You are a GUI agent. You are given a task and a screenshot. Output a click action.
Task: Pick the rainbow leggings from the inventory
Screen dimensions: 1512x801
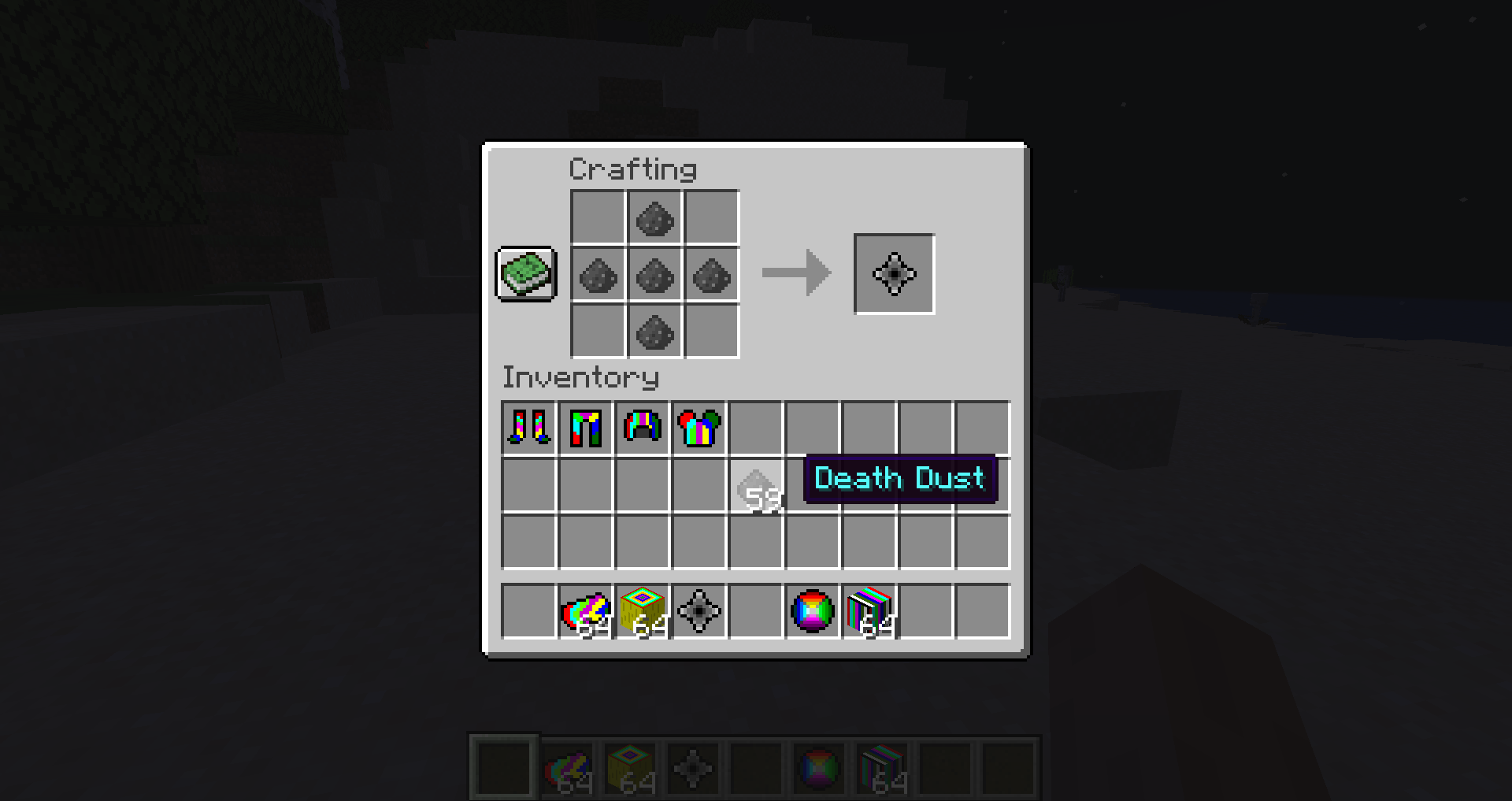(x=584, y=426)
